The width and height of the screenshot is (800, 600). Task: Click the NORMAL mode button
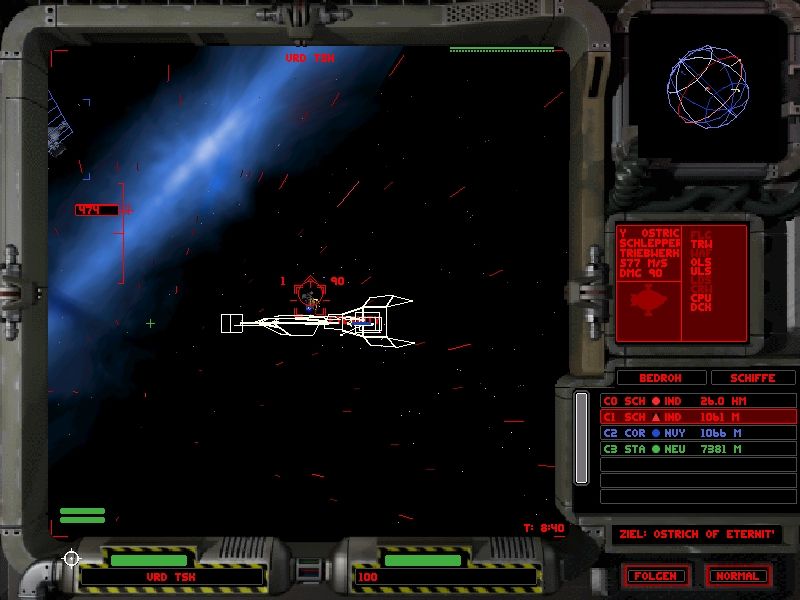(738, 576)
